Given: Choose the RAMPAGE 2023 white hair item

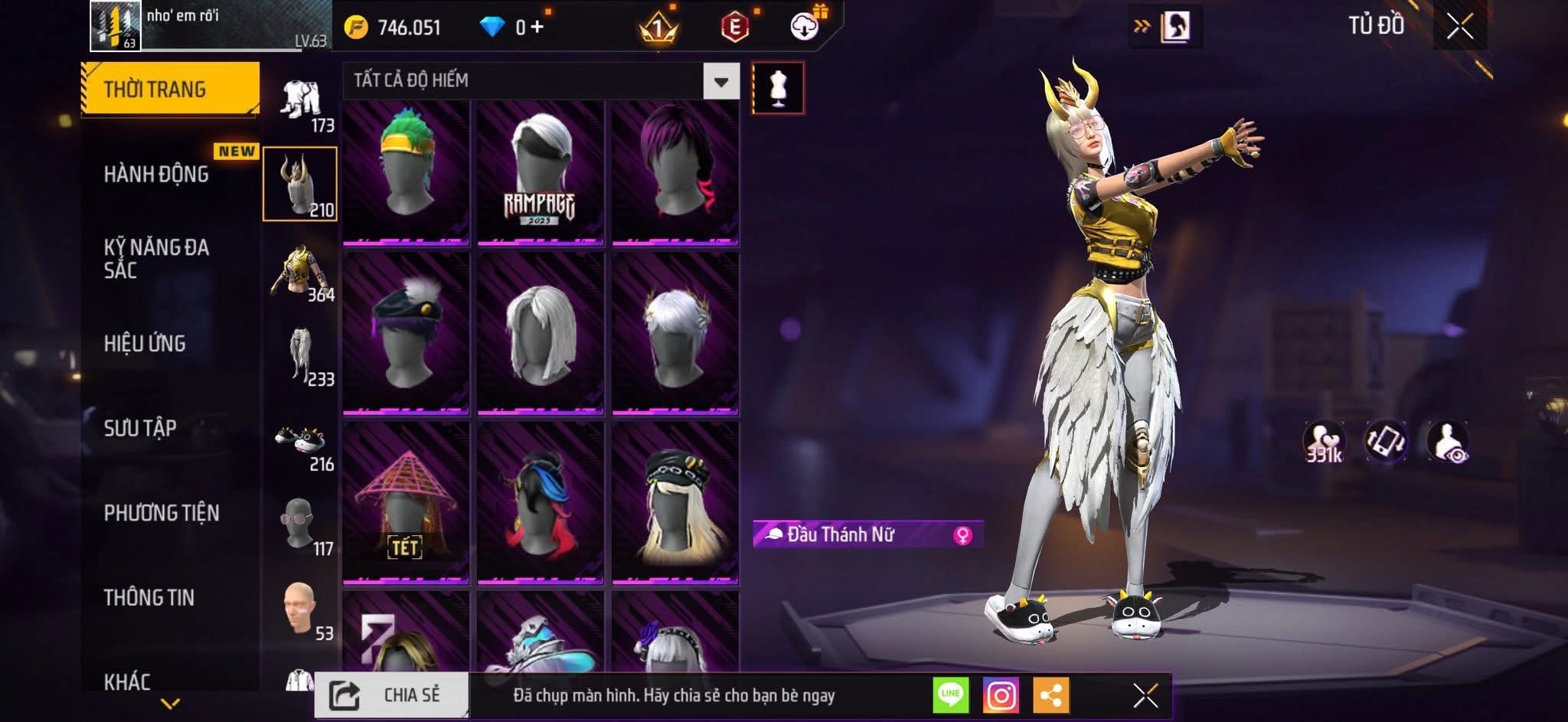Looking at the screenshot, I should coord(540,173).
